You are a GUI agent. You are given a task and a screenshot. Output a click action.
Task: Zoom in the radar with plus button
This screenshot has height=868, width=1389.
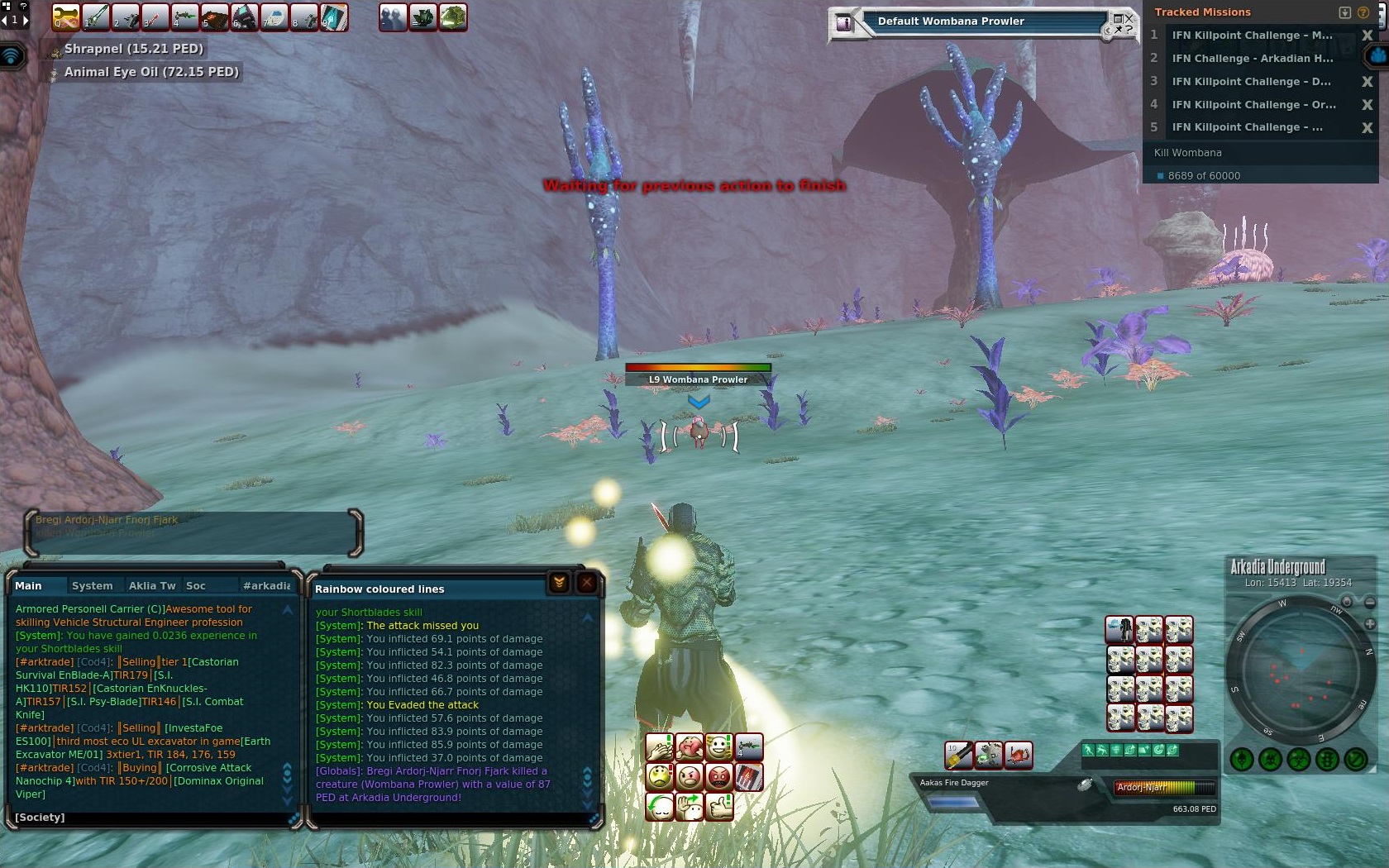[x=1370, y=624]
